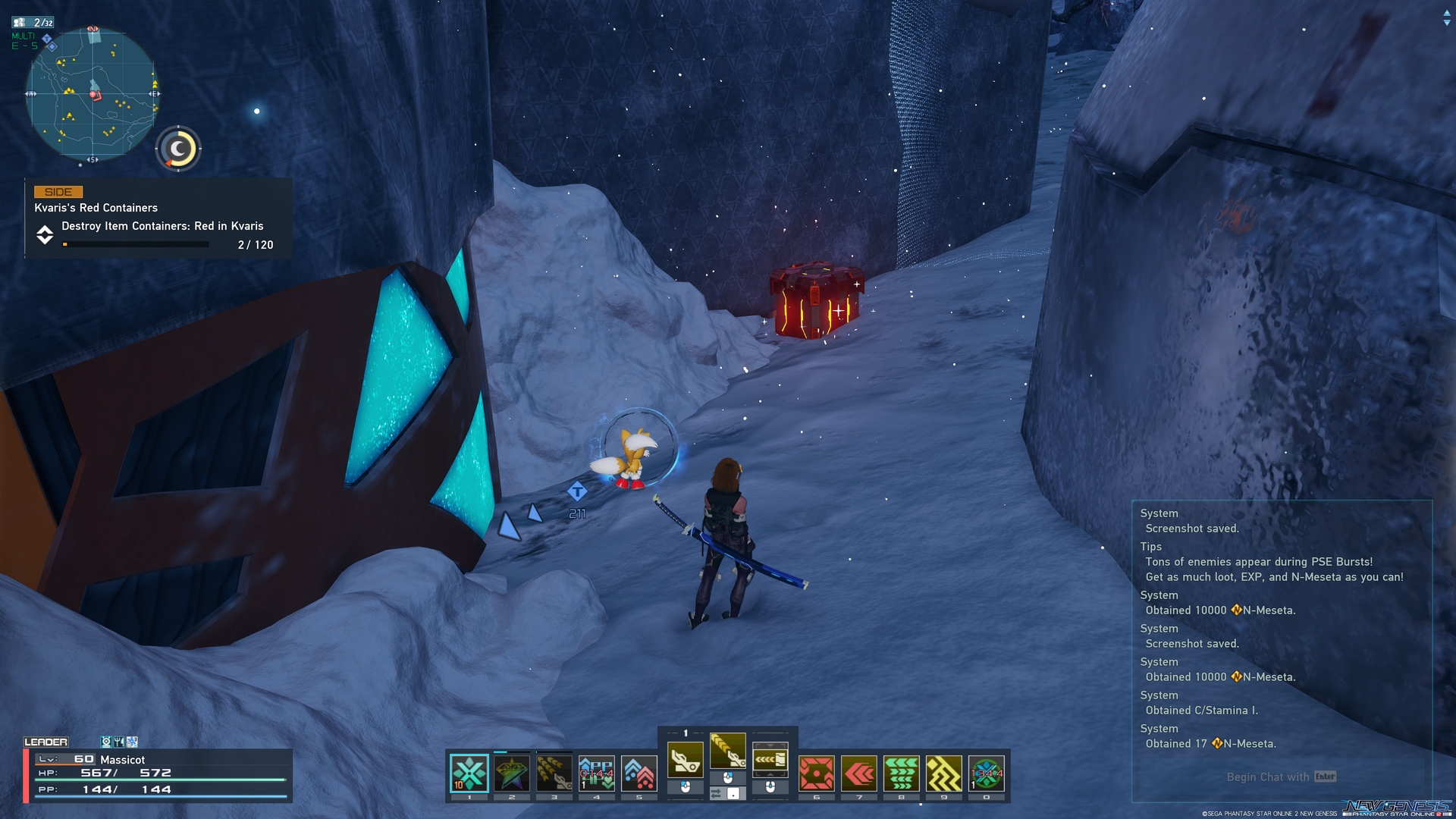The height and width of the screenshot is (819, 1456).
Task: Expand the diamond marker on the side task panel
Action: pos(45,235)
